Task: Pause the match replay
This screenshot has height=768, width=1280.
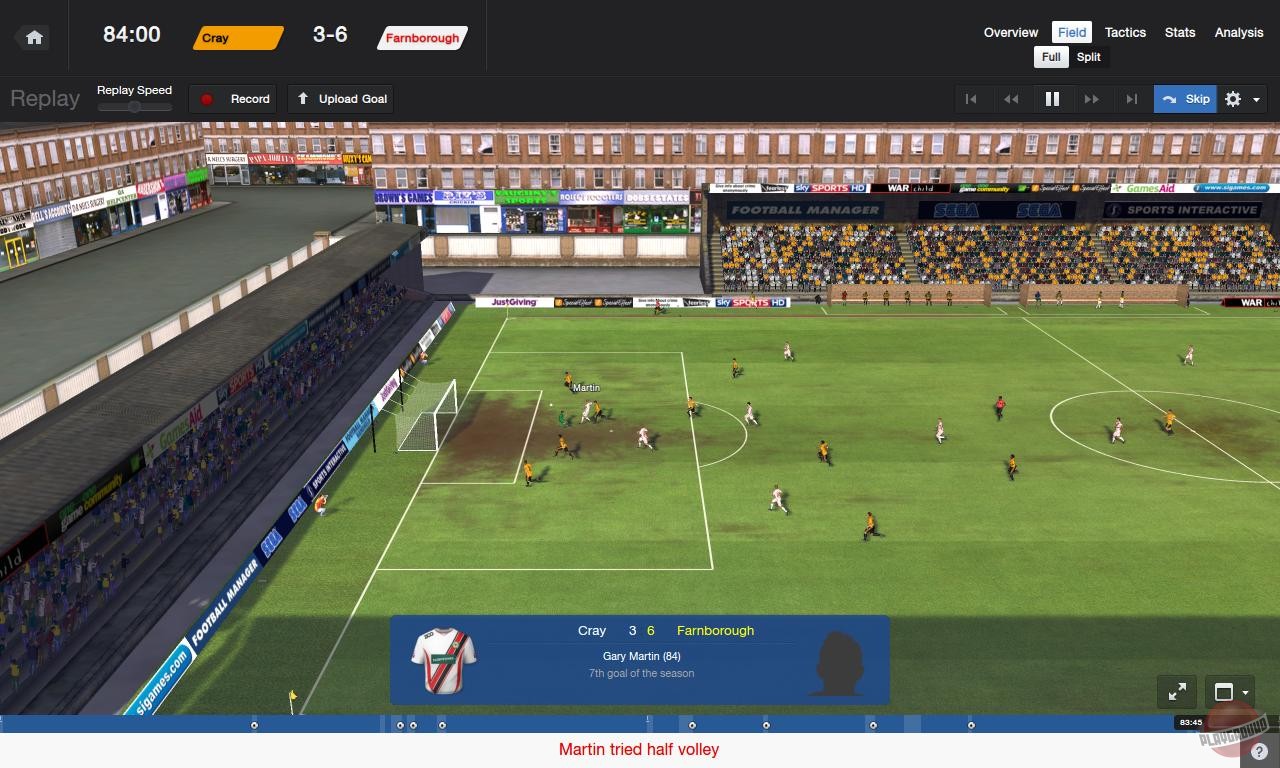Action: click(1051, 99)
